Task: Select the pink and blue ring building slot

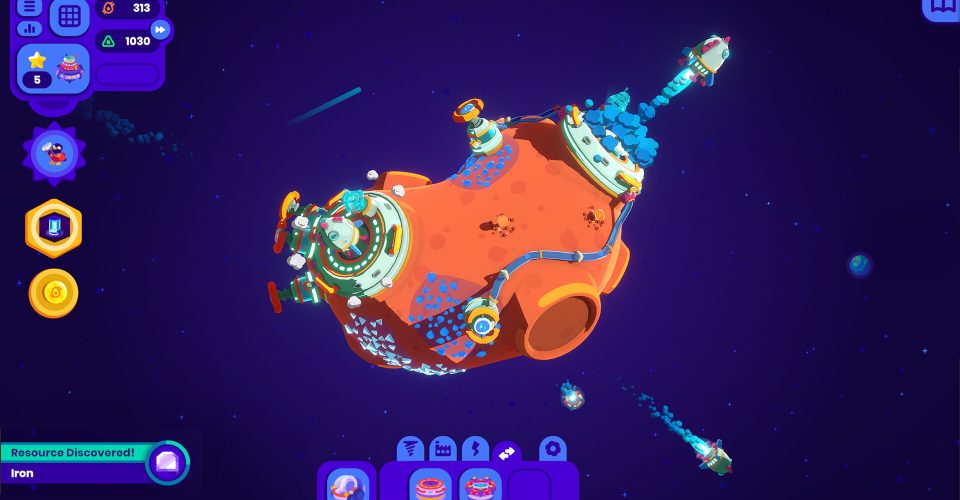Action: (x=481, y=486)
